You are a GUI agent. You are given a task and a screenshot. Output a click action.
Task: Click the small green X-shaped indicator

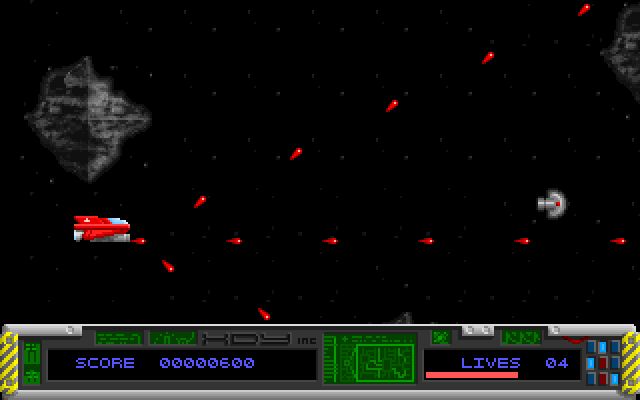pos(440,337)
